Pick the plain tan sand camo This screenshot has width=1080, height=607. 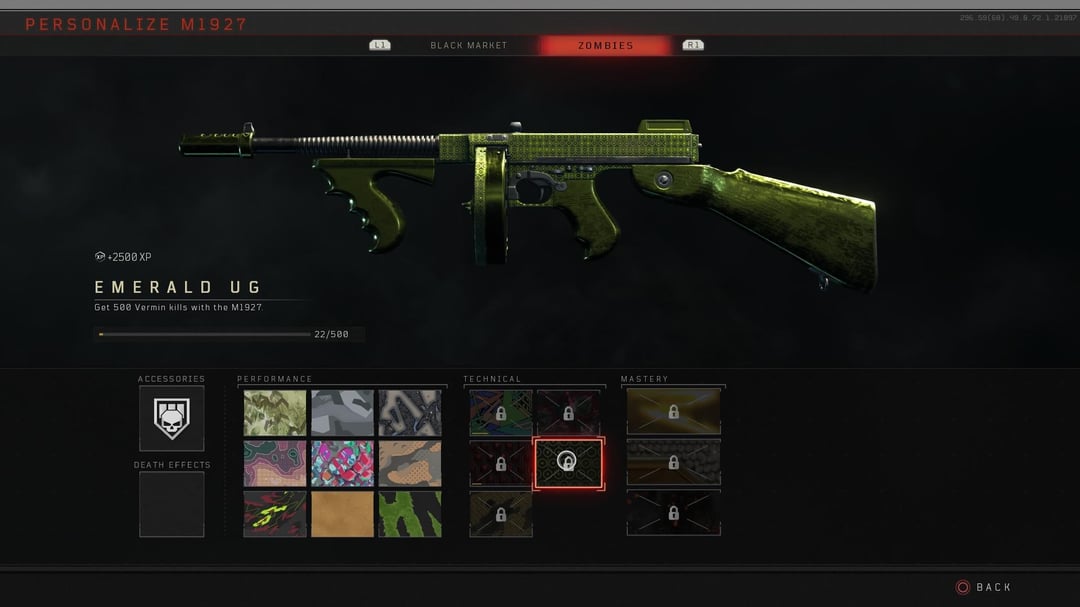[342, 513]
